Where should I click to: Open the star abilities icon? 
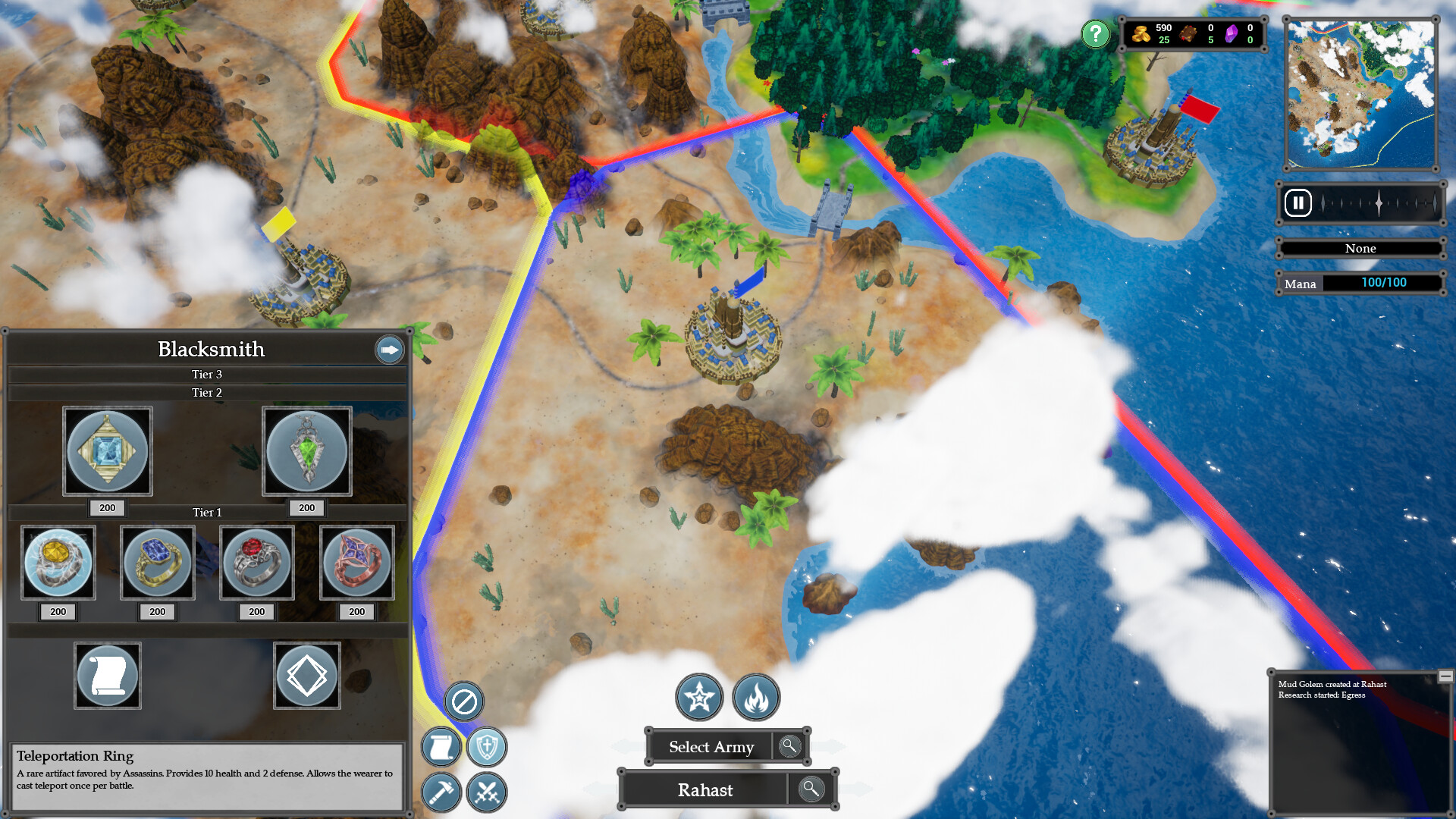pos(699,698)
